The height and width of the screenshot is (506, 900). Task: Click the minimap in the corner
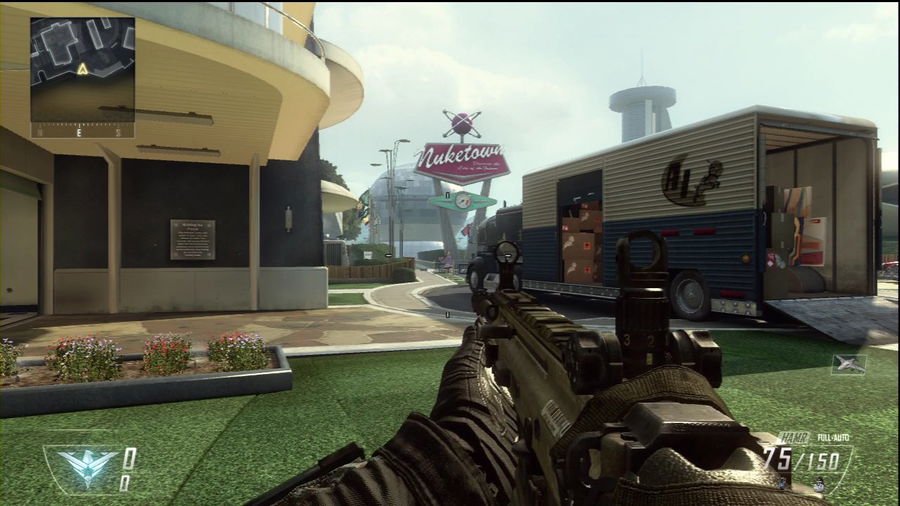point(82,69)
